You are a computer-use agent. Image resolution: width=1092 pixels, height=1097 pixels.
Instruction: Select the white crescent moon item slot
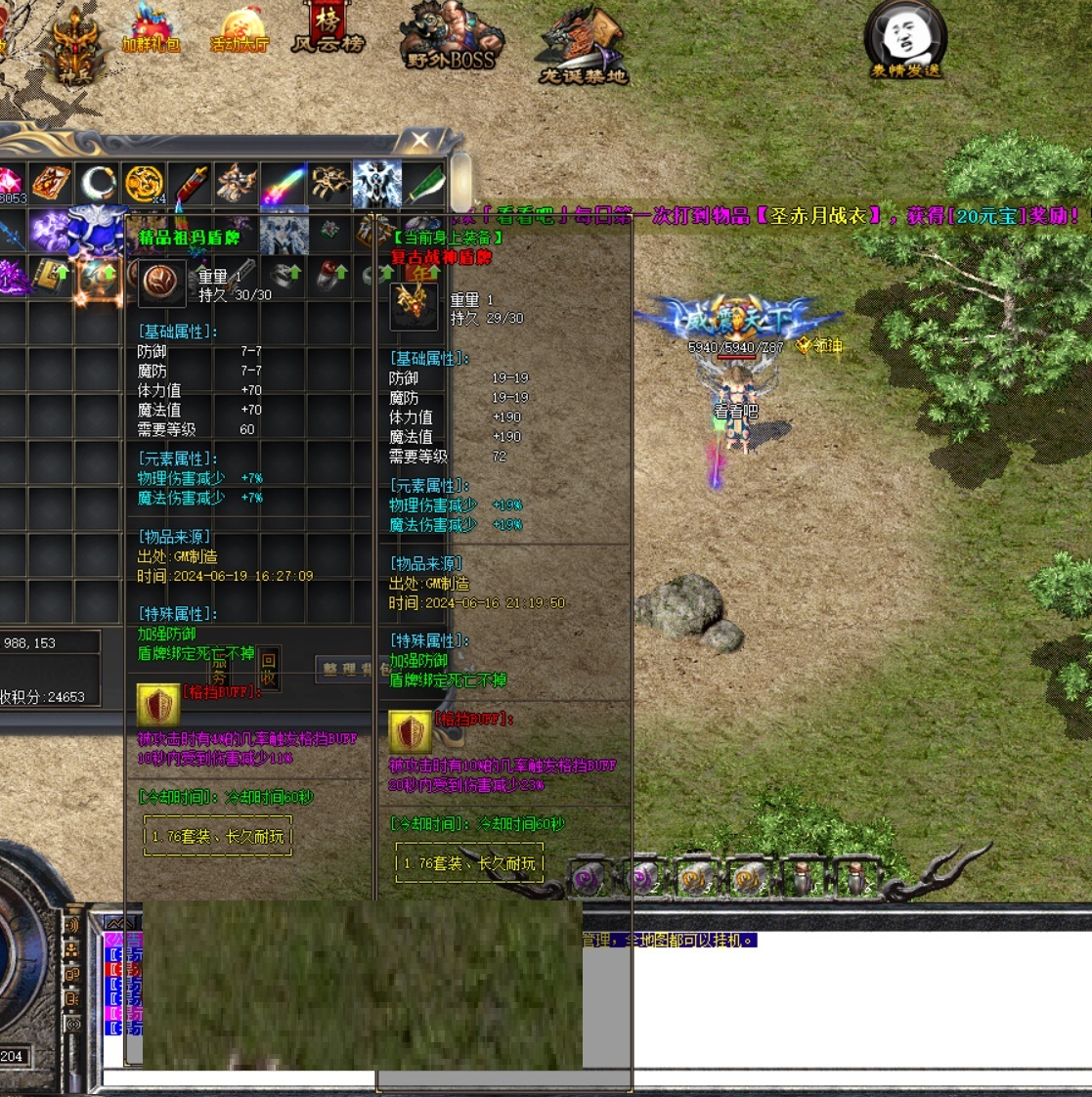pyautogui.click(x=98, y=184)
